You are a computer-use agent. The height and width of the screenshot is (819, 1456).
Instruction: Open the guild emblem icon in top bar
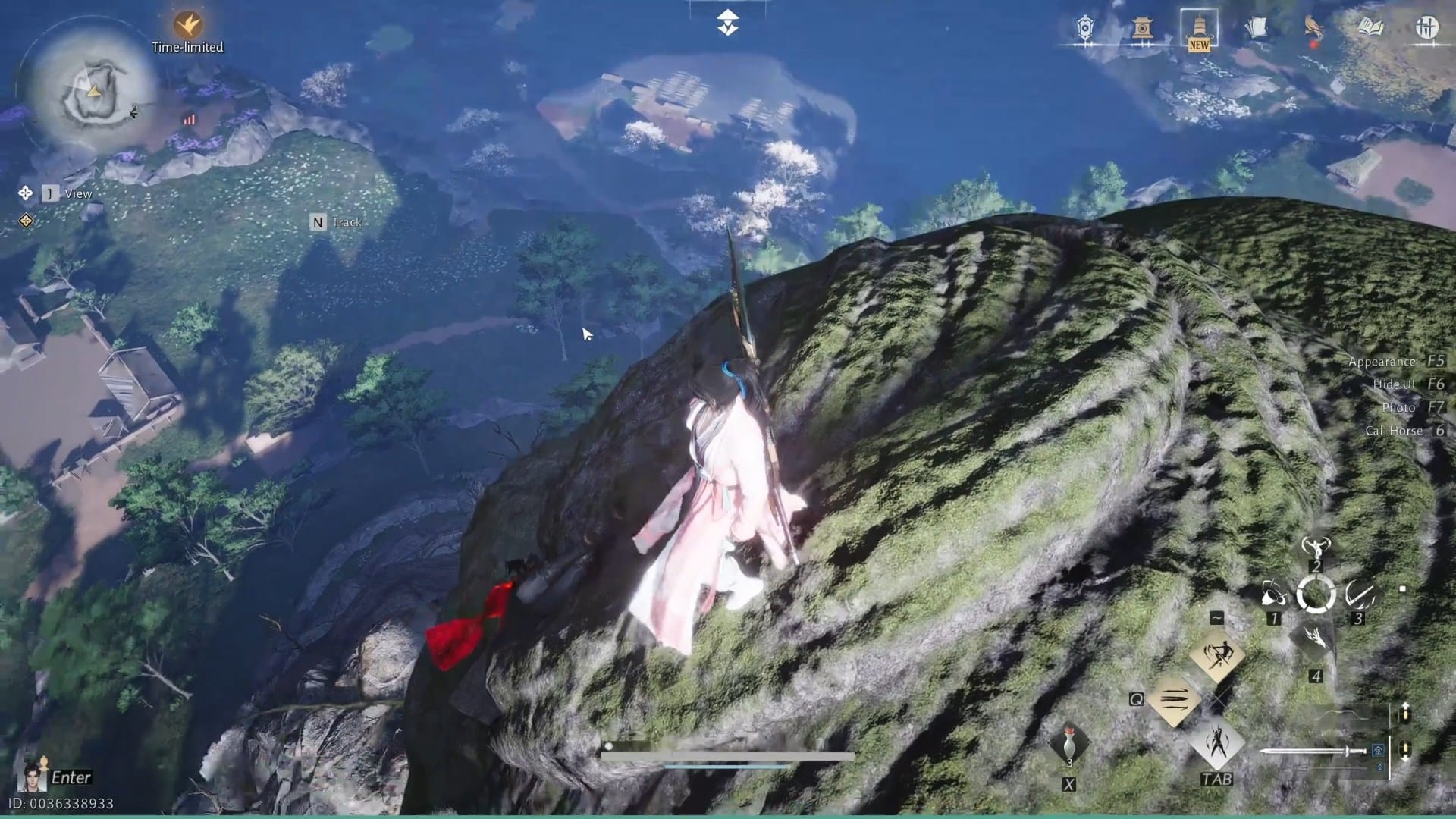coord(1085,28)
